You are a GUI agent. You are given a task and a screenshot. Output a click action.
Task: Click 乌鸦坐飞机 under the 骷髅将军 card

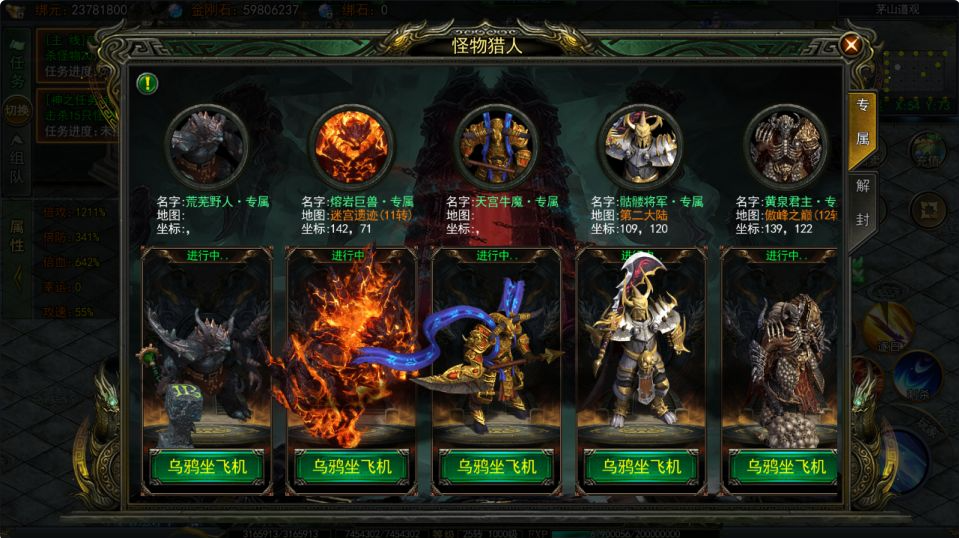pos(641,467)
